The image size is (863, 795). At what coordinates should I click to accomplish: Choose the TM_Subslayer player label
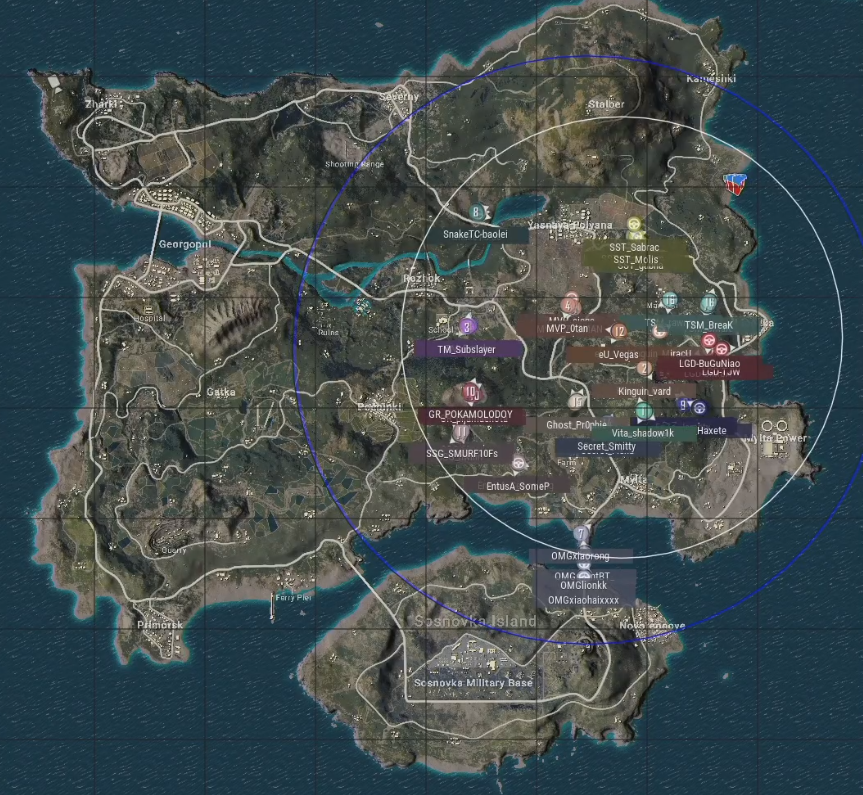coord(468,349)
